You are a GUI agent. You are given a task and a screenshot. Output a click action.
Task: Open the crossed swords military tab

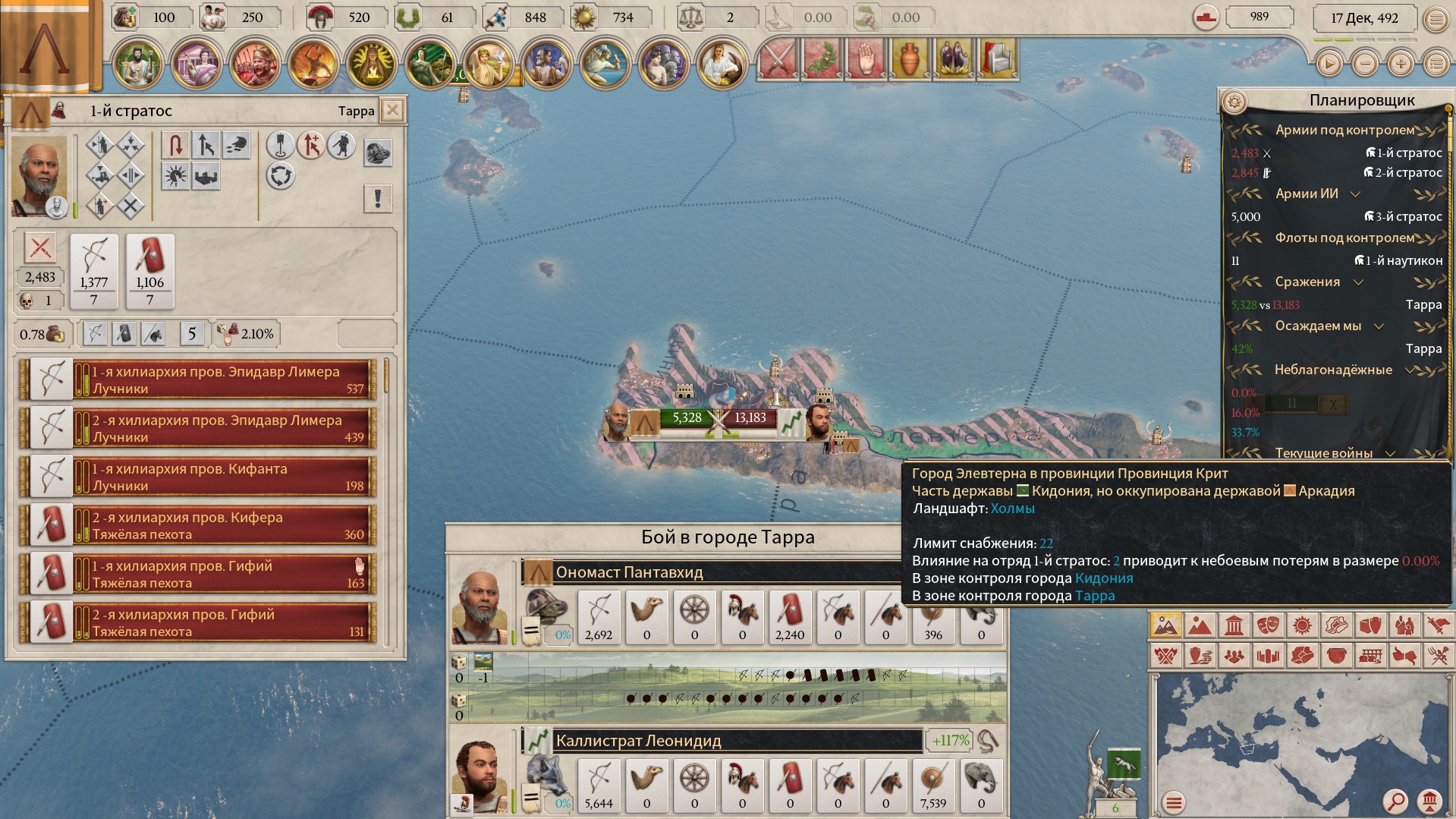pos(778,59)
